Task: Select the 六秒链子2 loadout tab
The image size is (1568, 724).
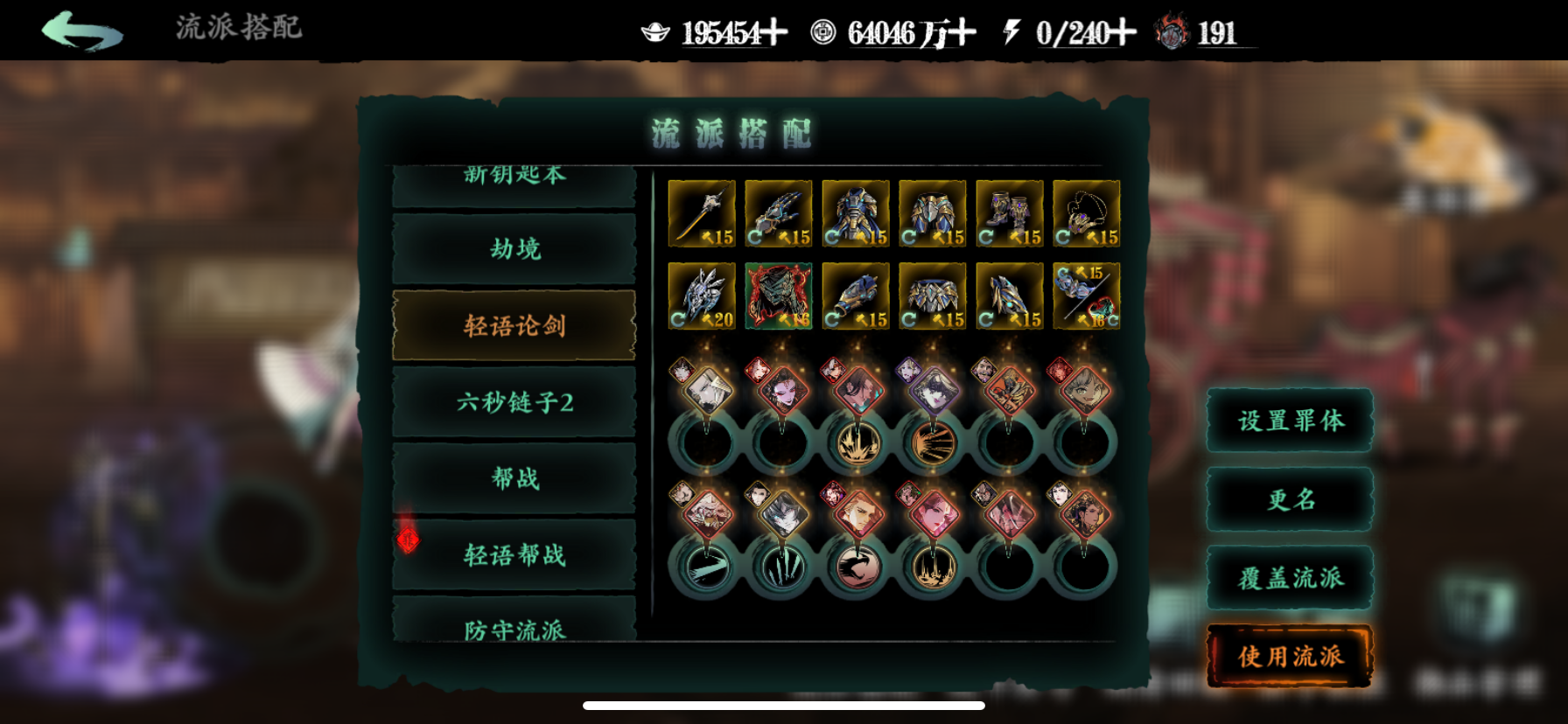Action: click(514, 402)
